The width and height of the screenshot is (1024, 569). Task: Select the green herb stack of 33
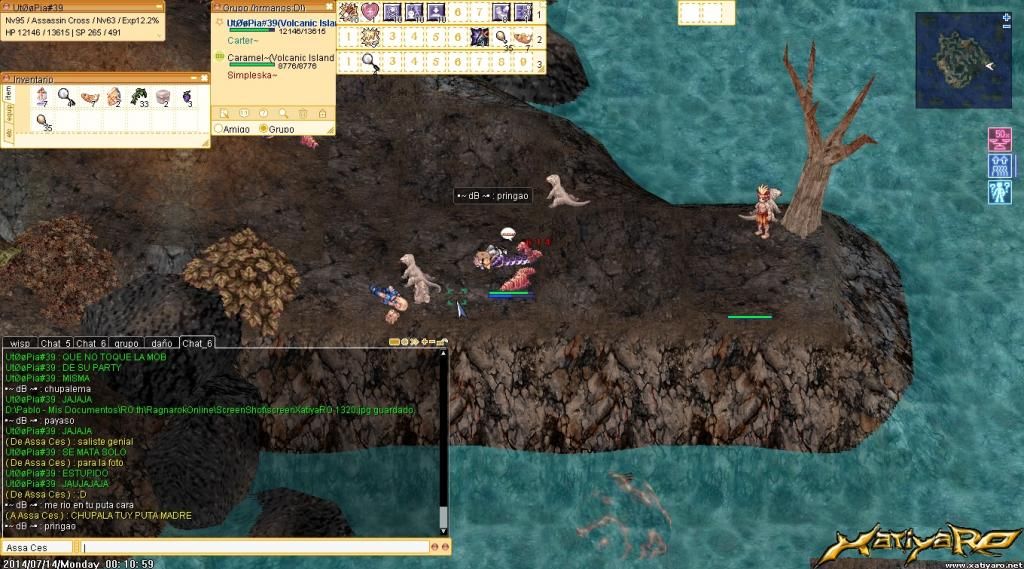[x=139, y=97]
